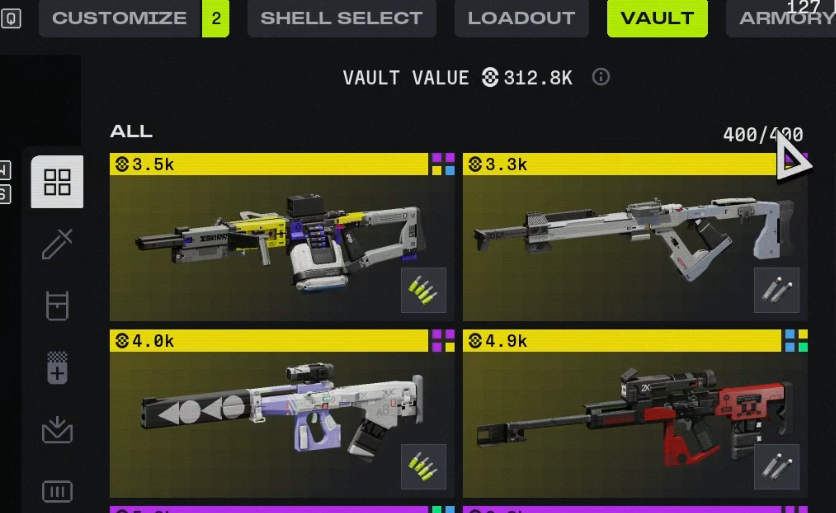The height and width of the screenshot is (513, 836).
Task: Select the all-items grid filter
Action: pos(57,182)
